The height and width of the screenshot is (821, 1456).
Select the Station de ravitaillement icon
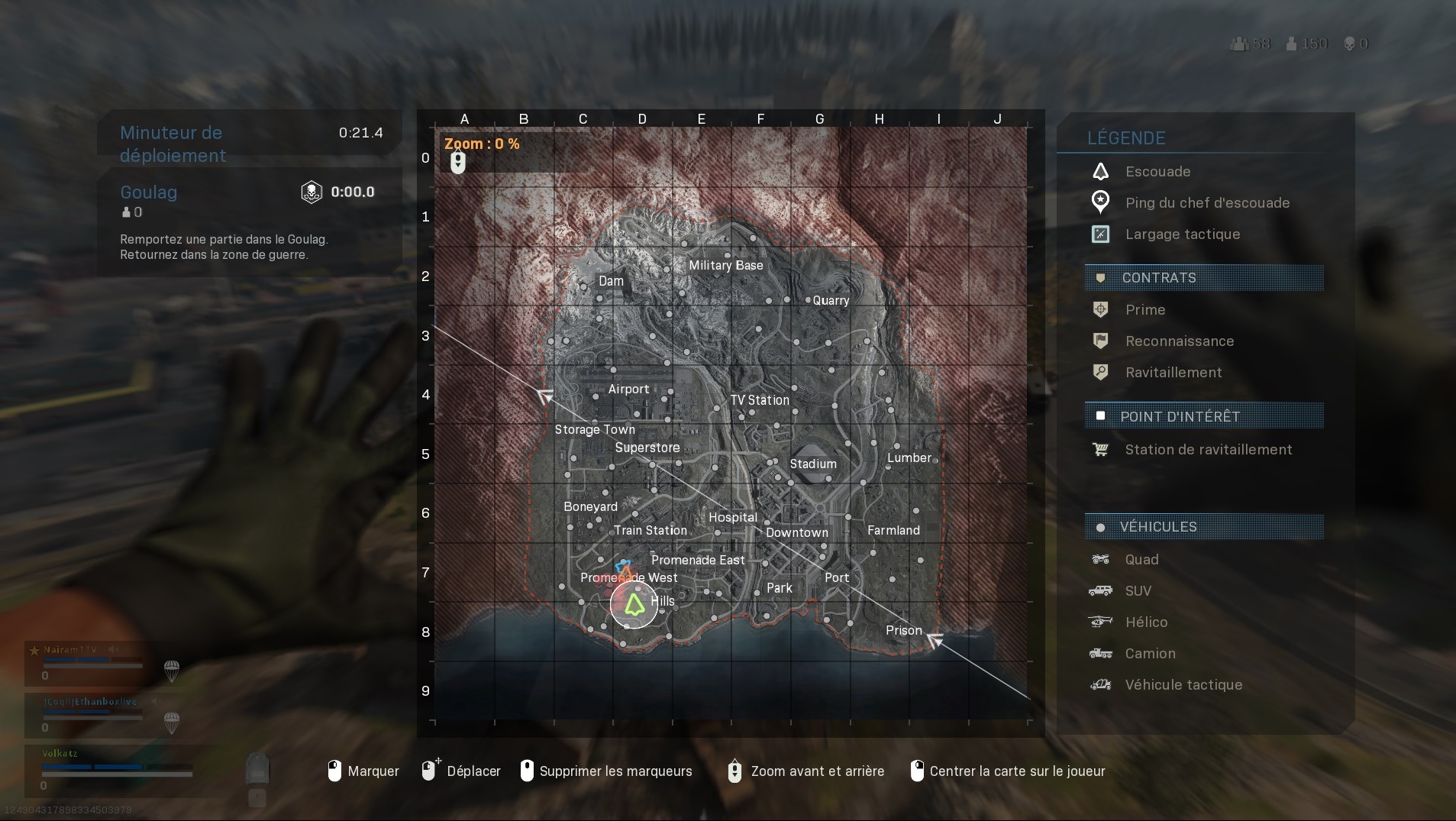pos(1102,450)
